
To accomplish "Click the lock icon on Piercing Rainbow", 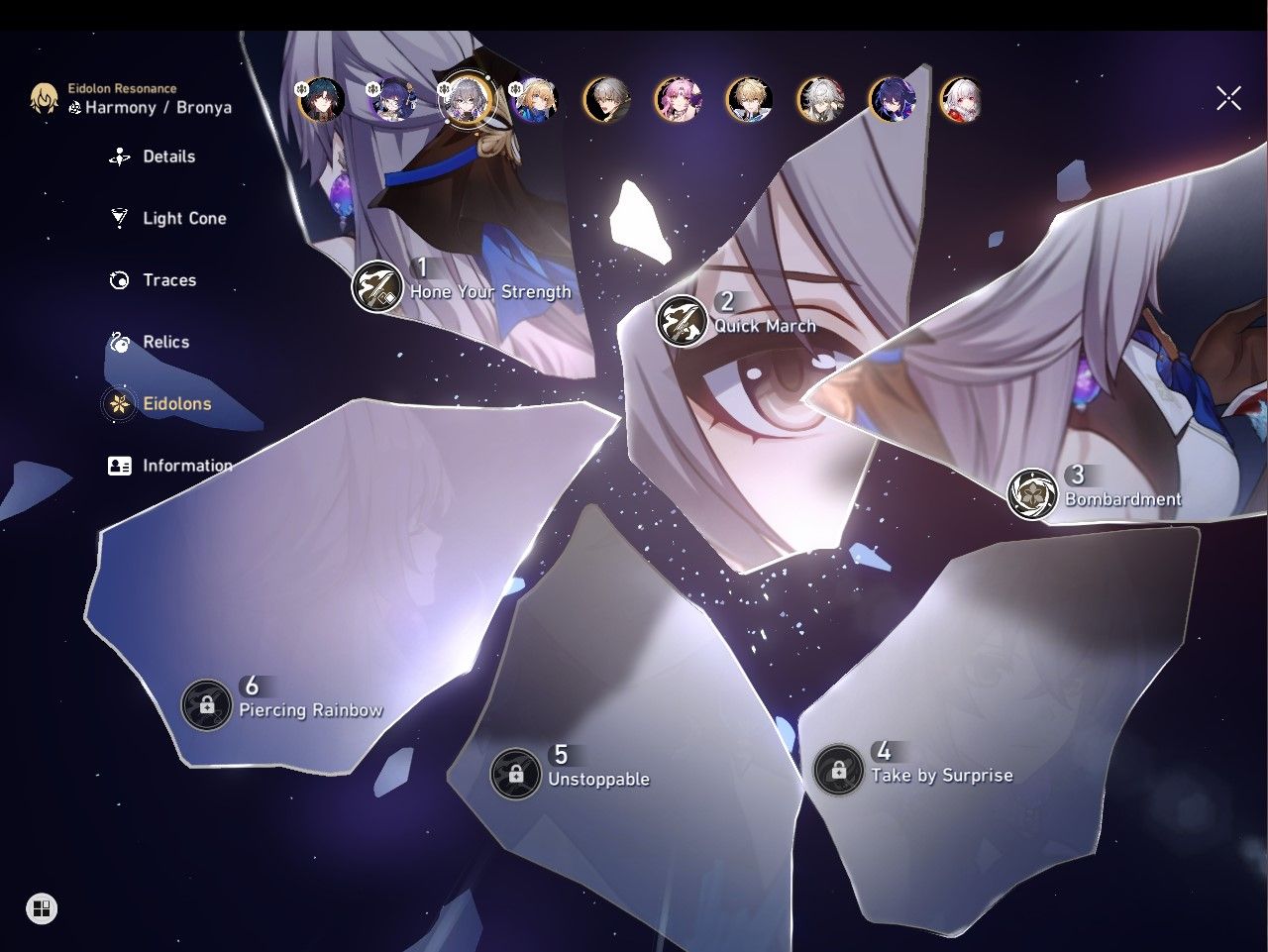I will coord(206,705).
